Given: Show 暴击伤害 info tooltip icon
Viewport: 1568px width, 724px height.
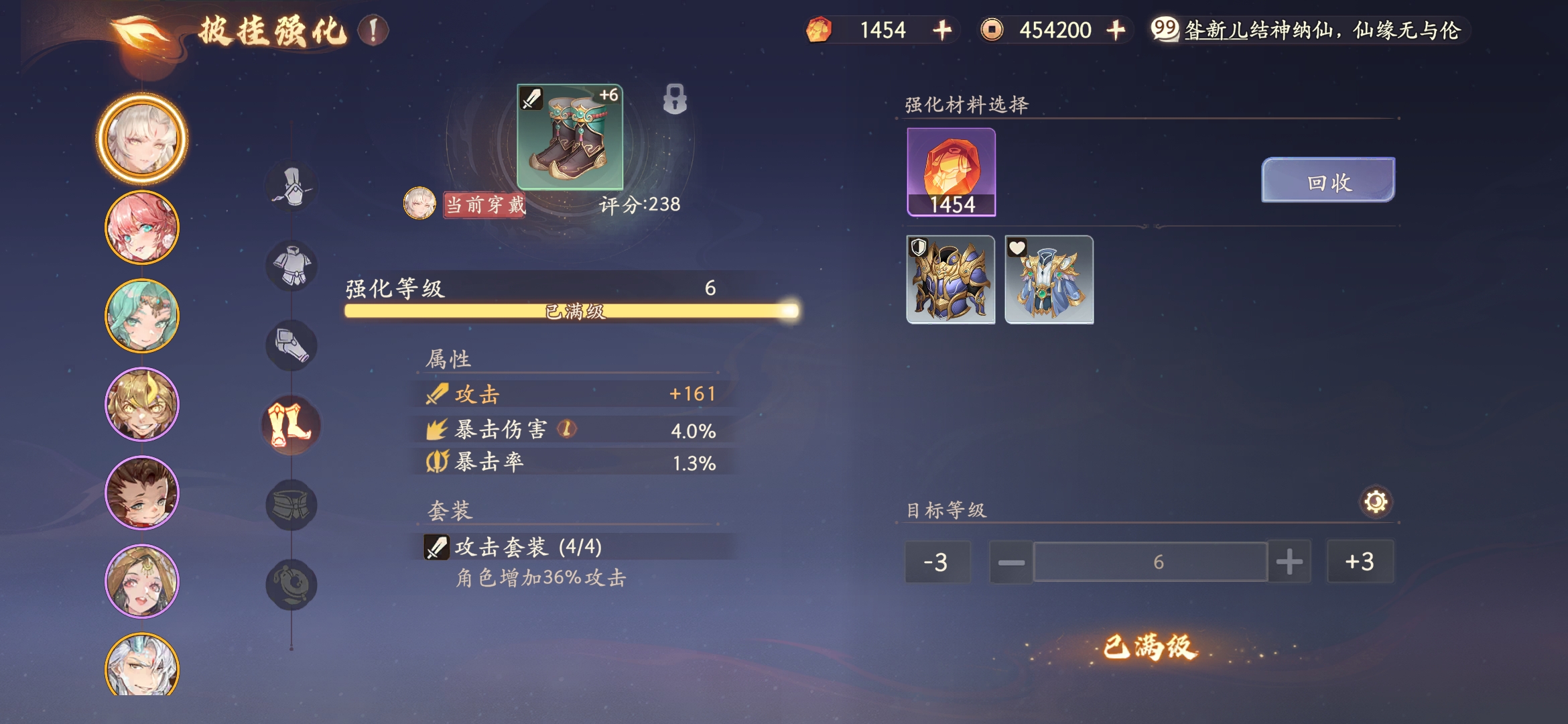Looking at the screenshot, I should [567, 428].
